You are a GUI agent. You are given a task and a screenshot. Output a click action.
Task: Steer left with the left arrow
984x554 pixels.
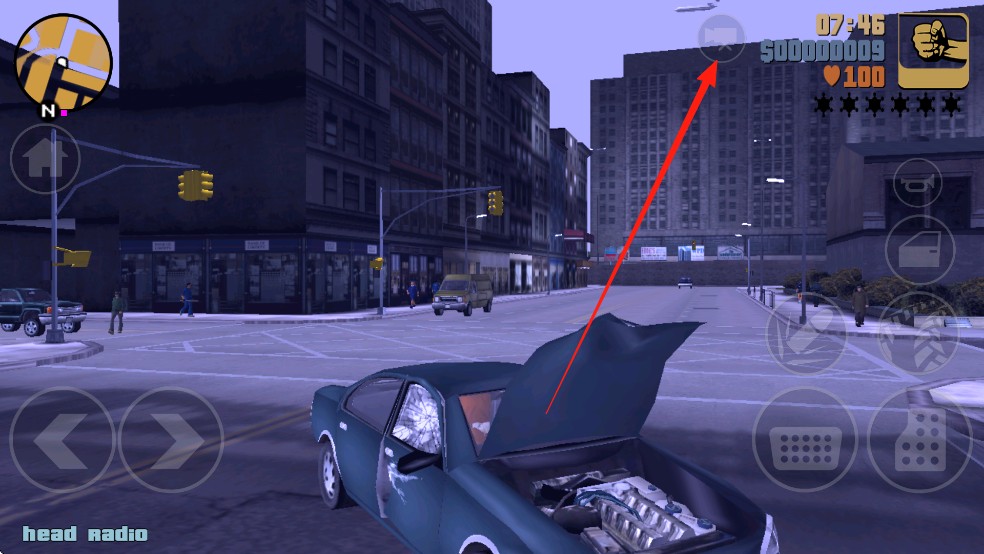(x=62, y=439)
